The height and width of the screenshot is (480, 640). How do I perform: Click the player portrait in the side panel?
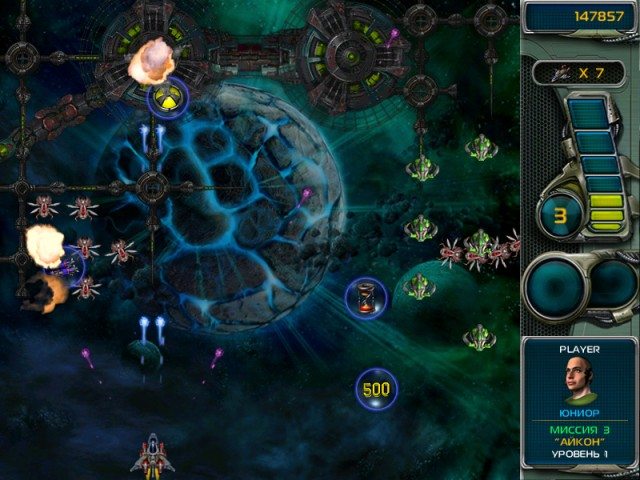pyautogui.click(x=580, y=380)
